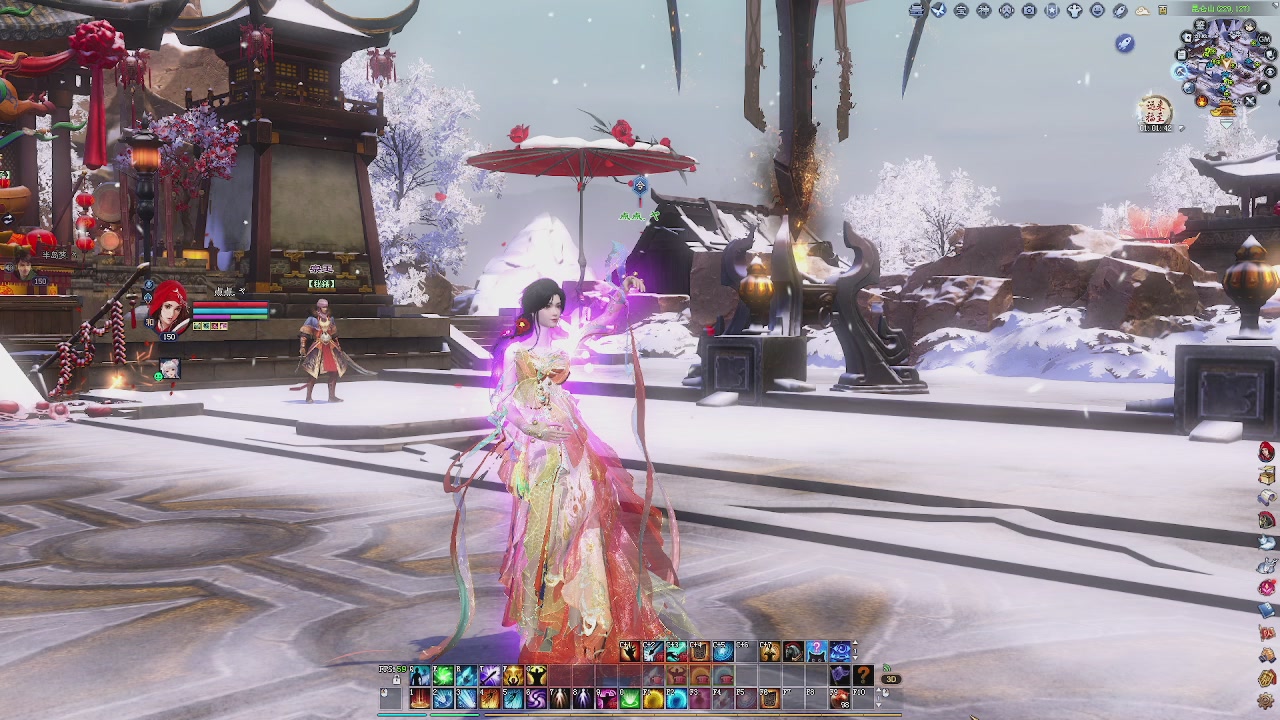Select the red-haired player portrait
Image resolution: width=1280 pixels, height=720 pixels.
pos(168,308)
